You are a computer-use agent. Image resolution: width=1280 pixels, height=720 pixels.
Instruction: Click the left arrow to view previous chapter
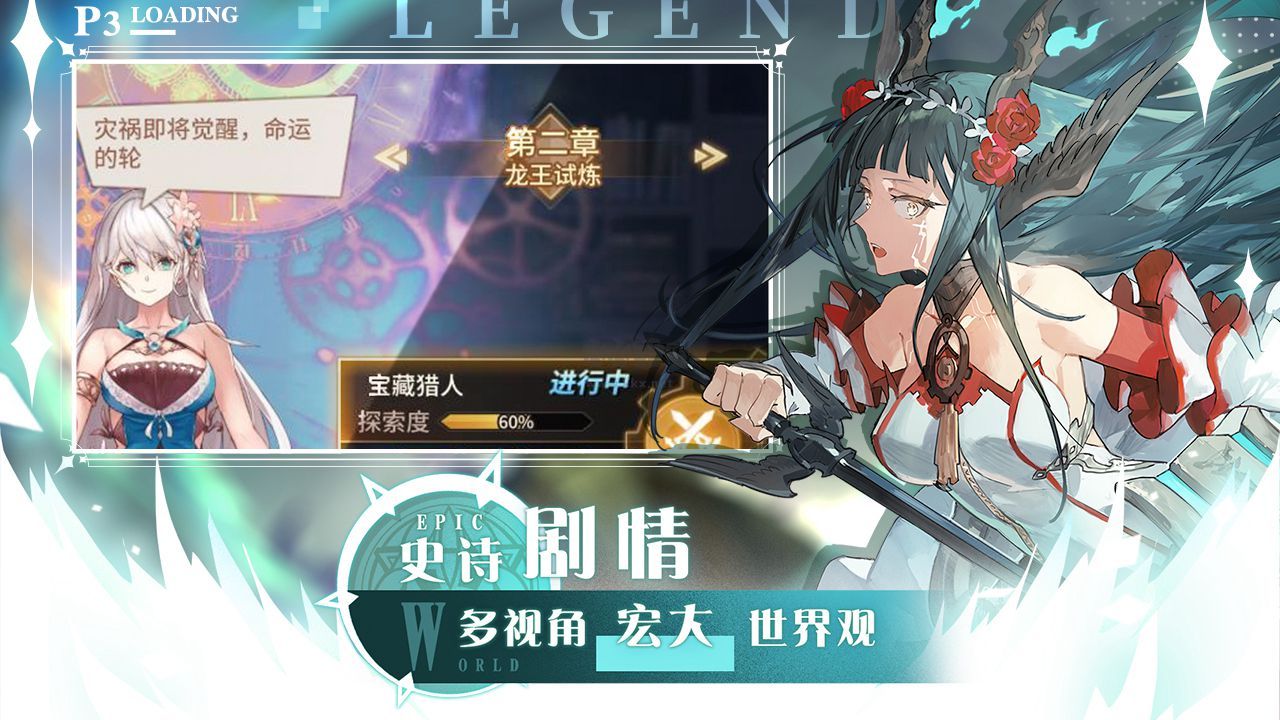[x=394, y=156]
